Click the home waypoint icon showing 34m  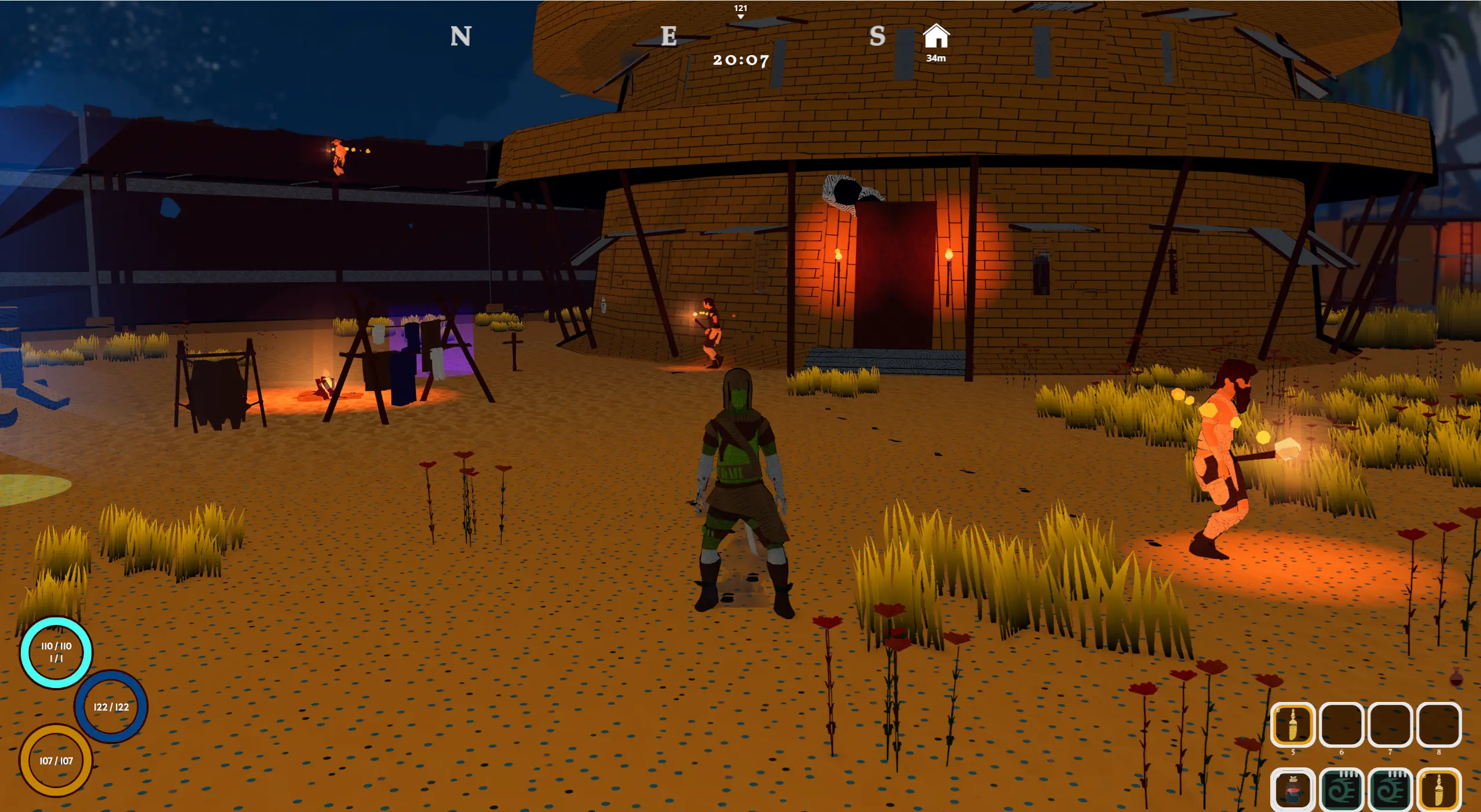click(937, 41)
